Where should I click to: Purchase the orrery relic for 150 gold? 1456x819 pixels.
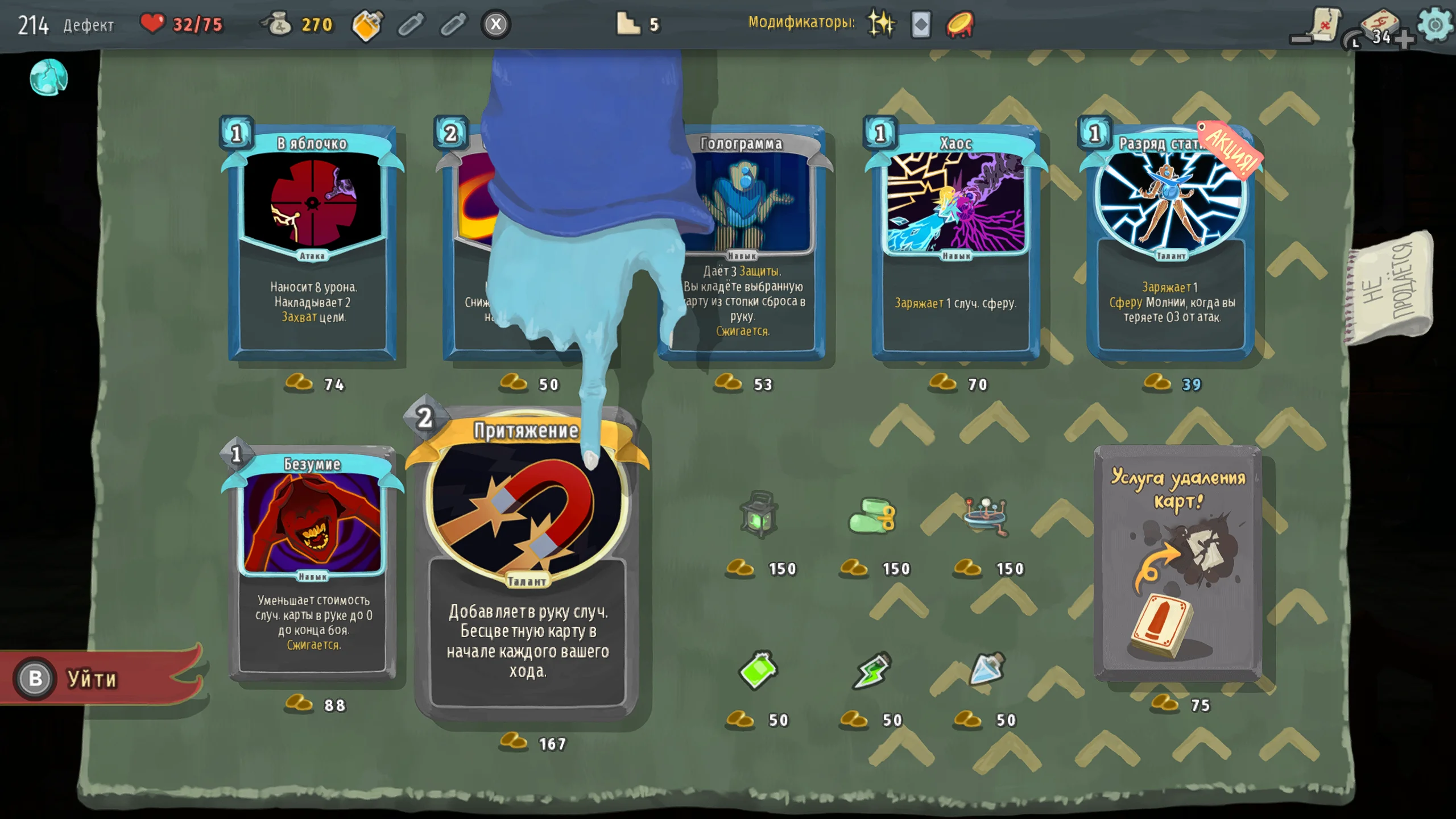(x=986, y=515)
